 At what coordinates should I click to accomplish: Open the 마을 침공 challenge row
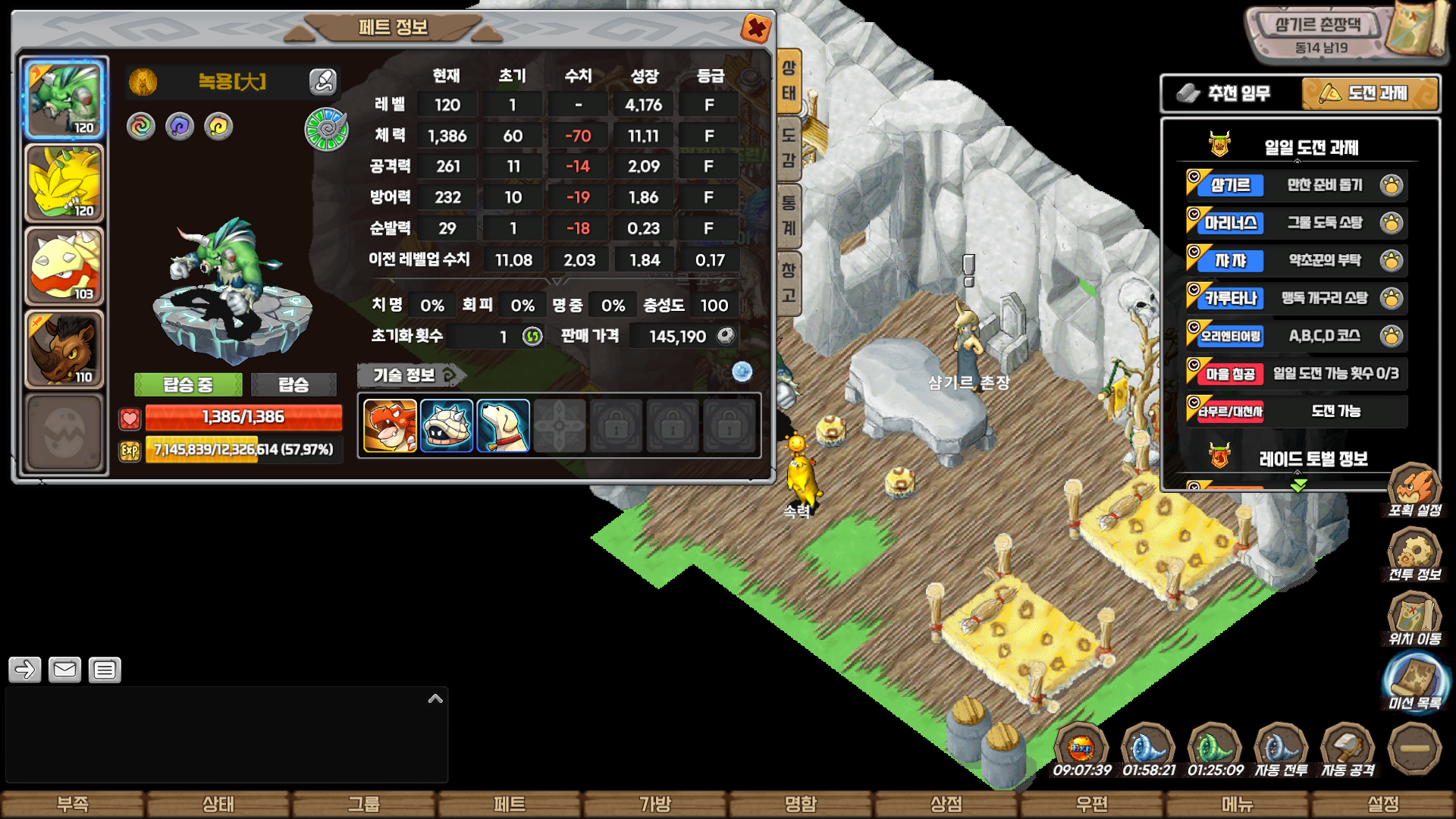pyautogui.click(x=1295, y=373)
